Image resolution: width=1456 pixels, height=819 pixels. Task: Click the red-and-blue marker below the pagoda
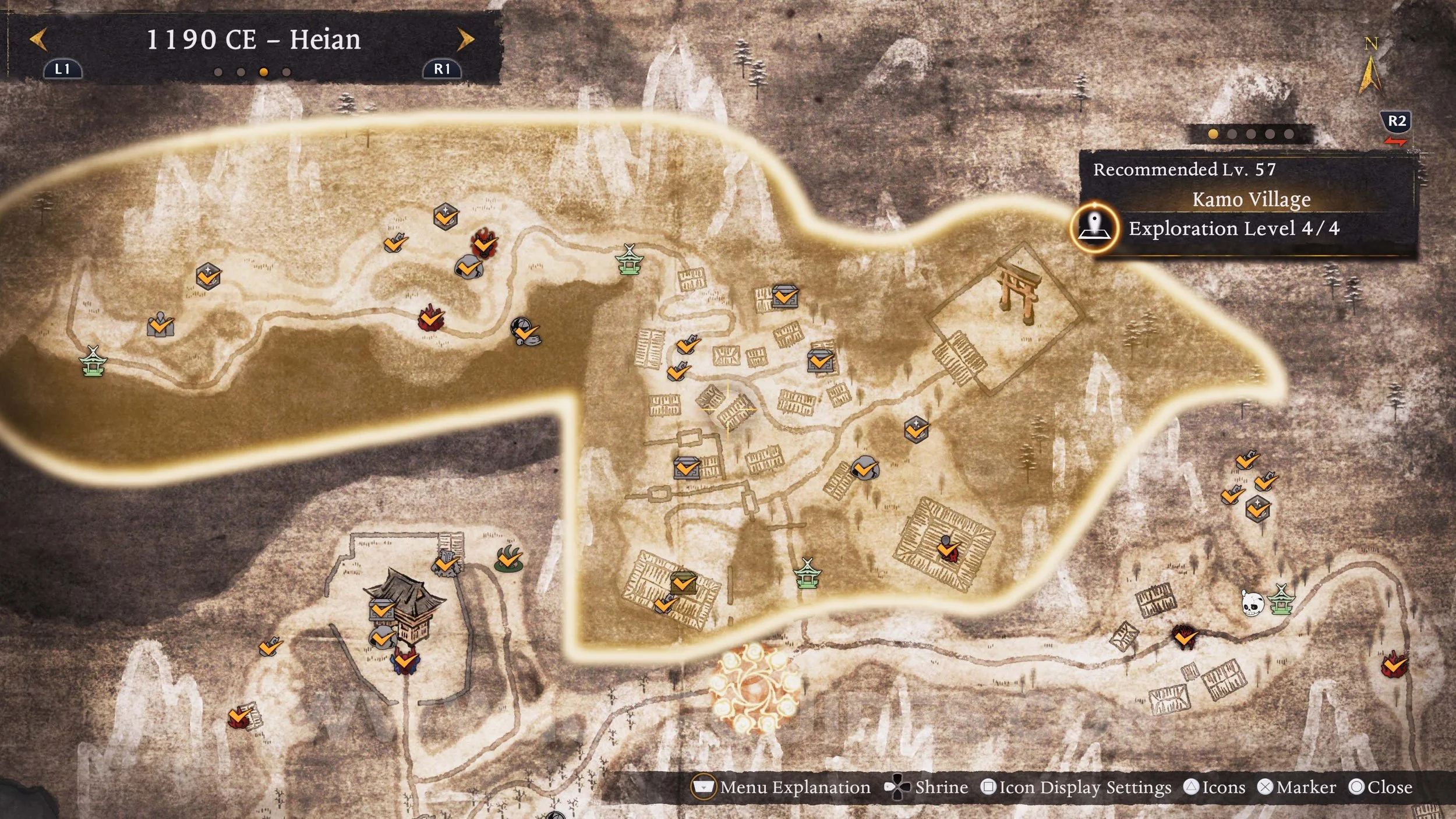click(x=404, y=662)
